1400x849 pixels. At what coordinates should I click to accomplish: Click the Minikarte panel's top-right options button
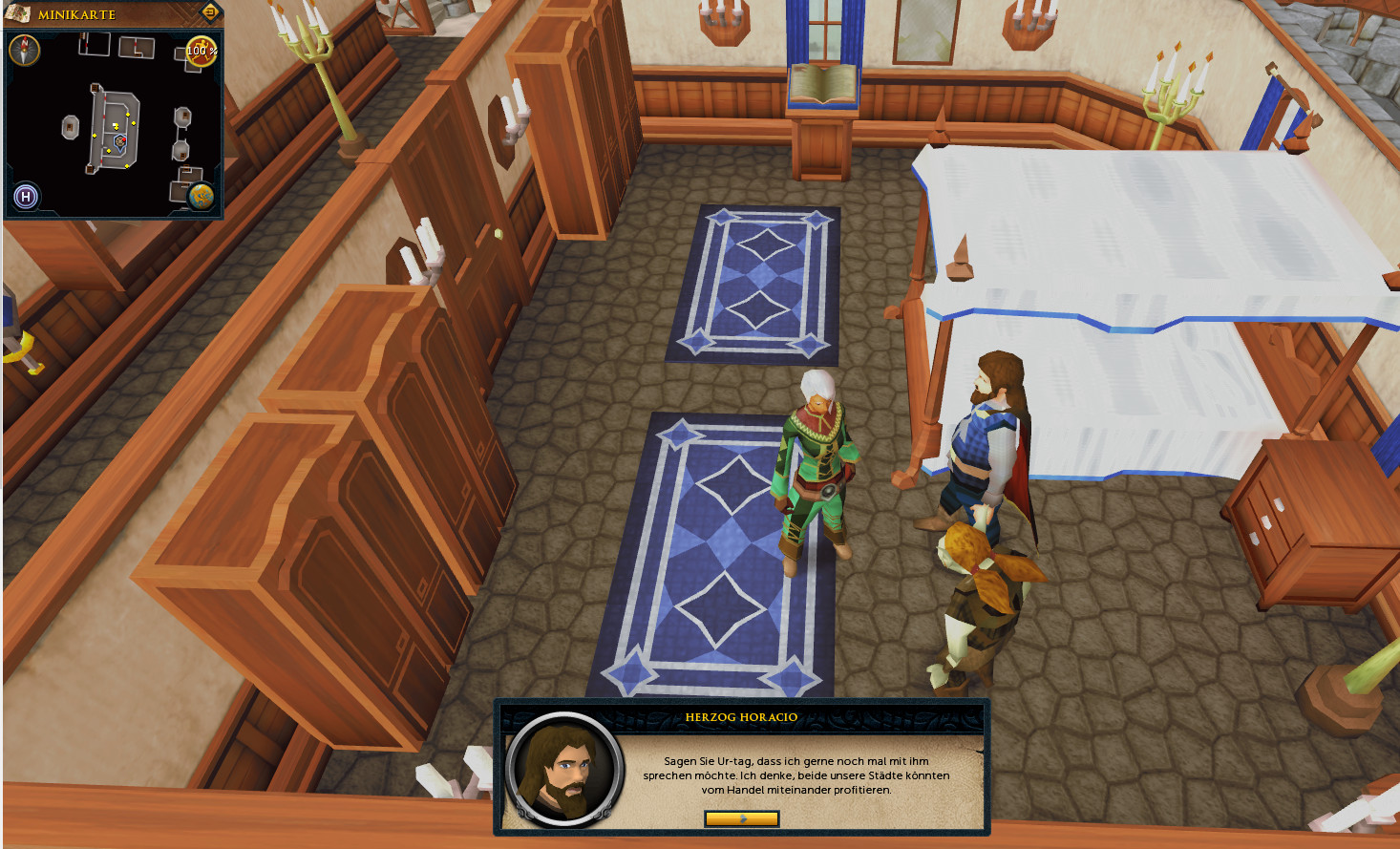tap(210, 12)
